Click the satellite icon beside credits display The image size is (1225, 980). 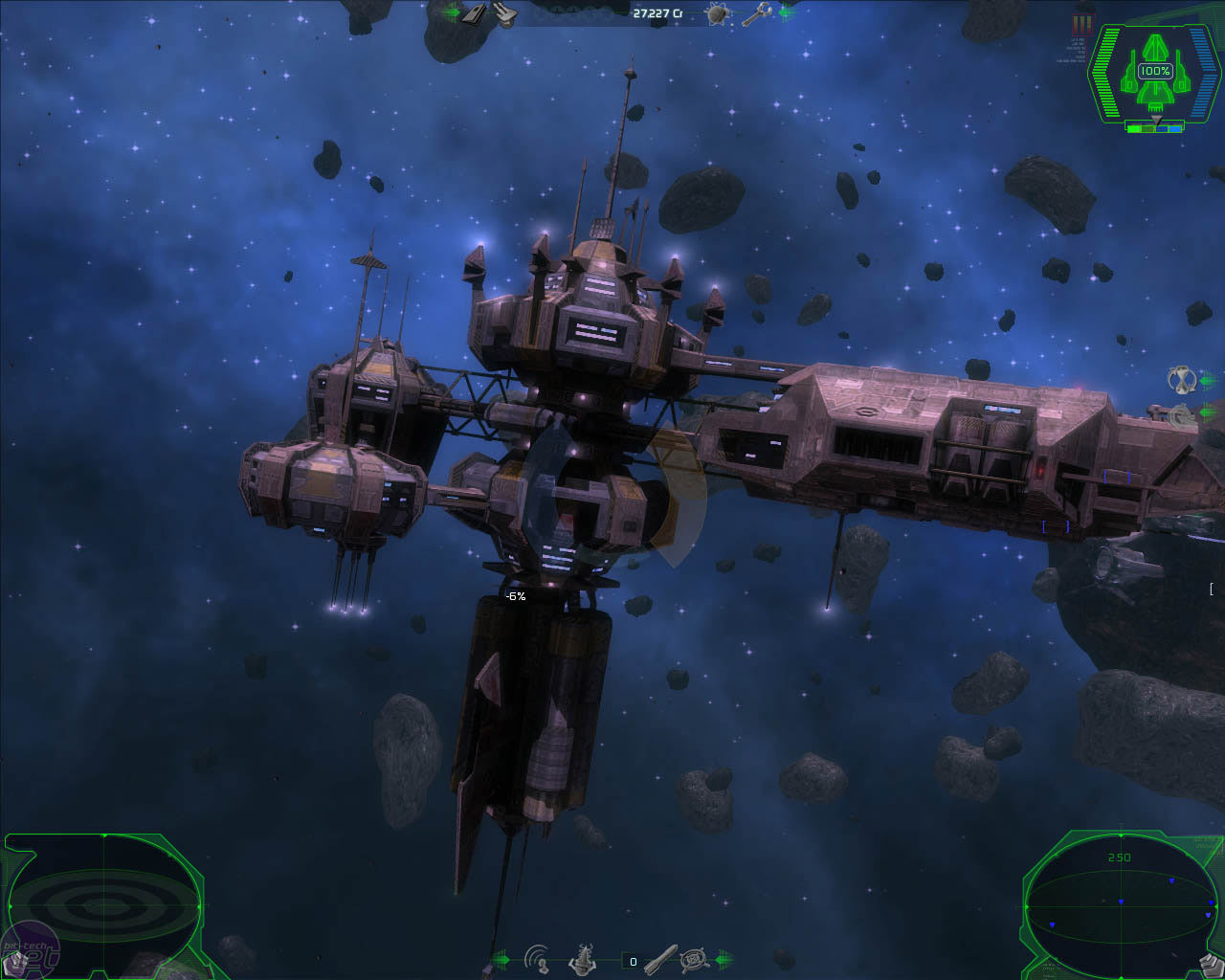click(719, 12)
